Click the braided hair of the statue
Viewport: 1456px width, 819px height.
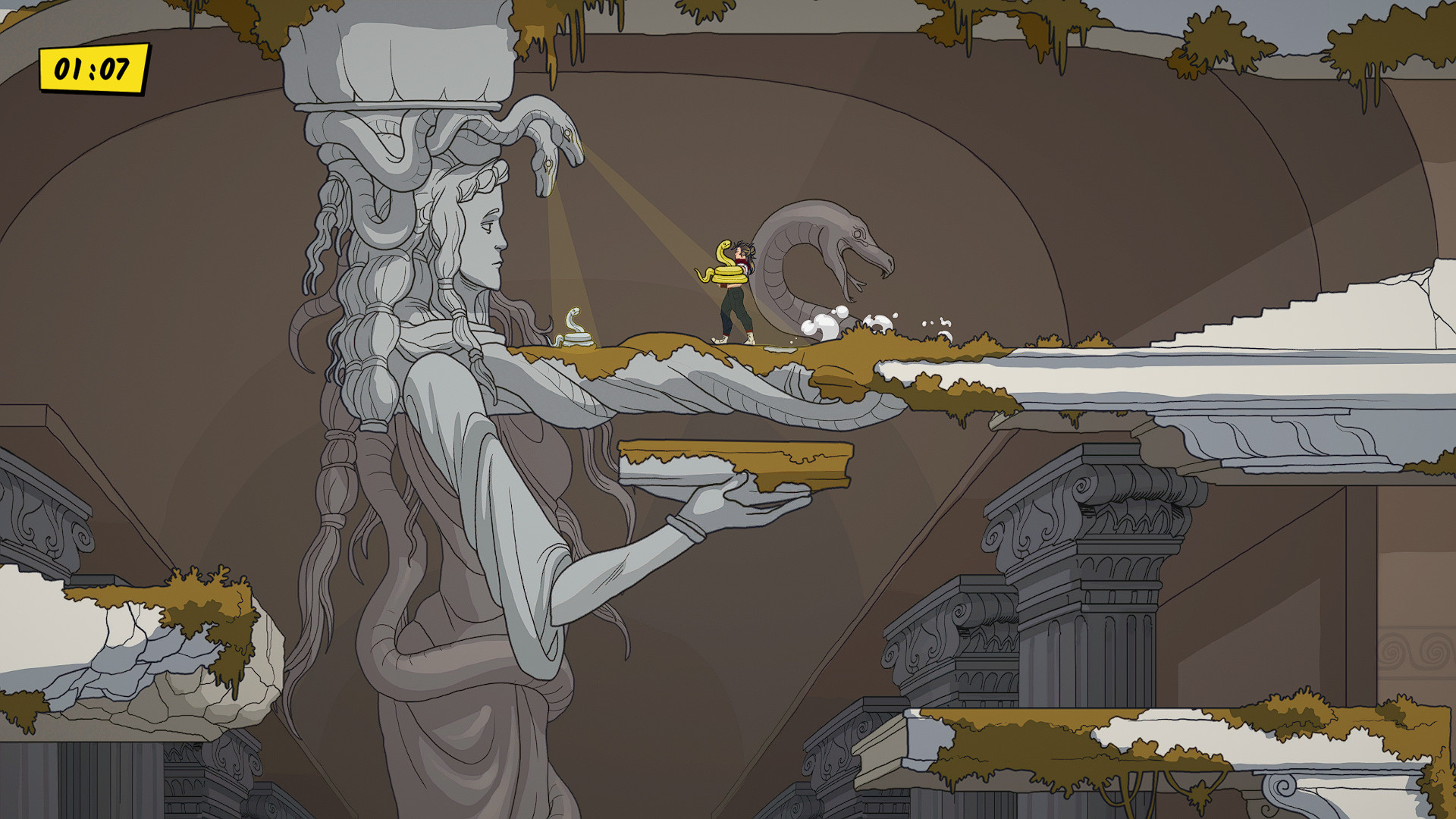372,341
